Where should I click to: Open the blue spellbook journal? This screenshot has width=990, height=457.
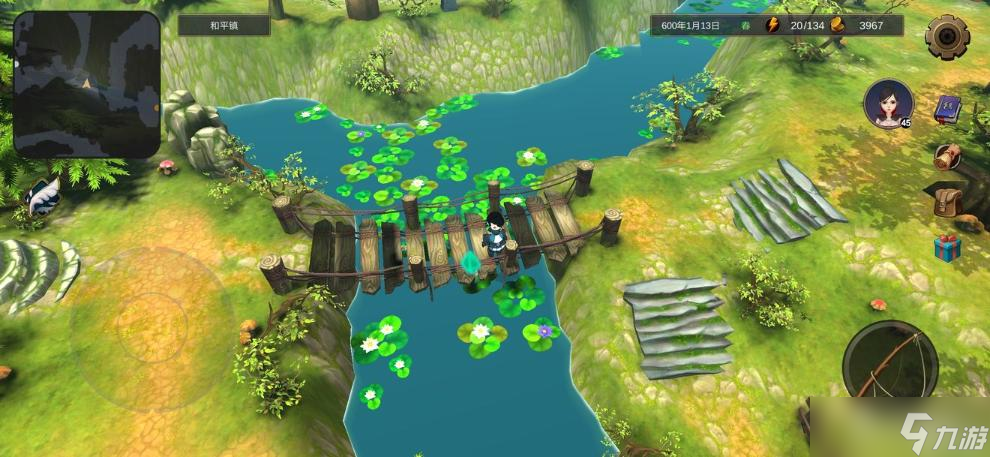click(x=947, y=109)
